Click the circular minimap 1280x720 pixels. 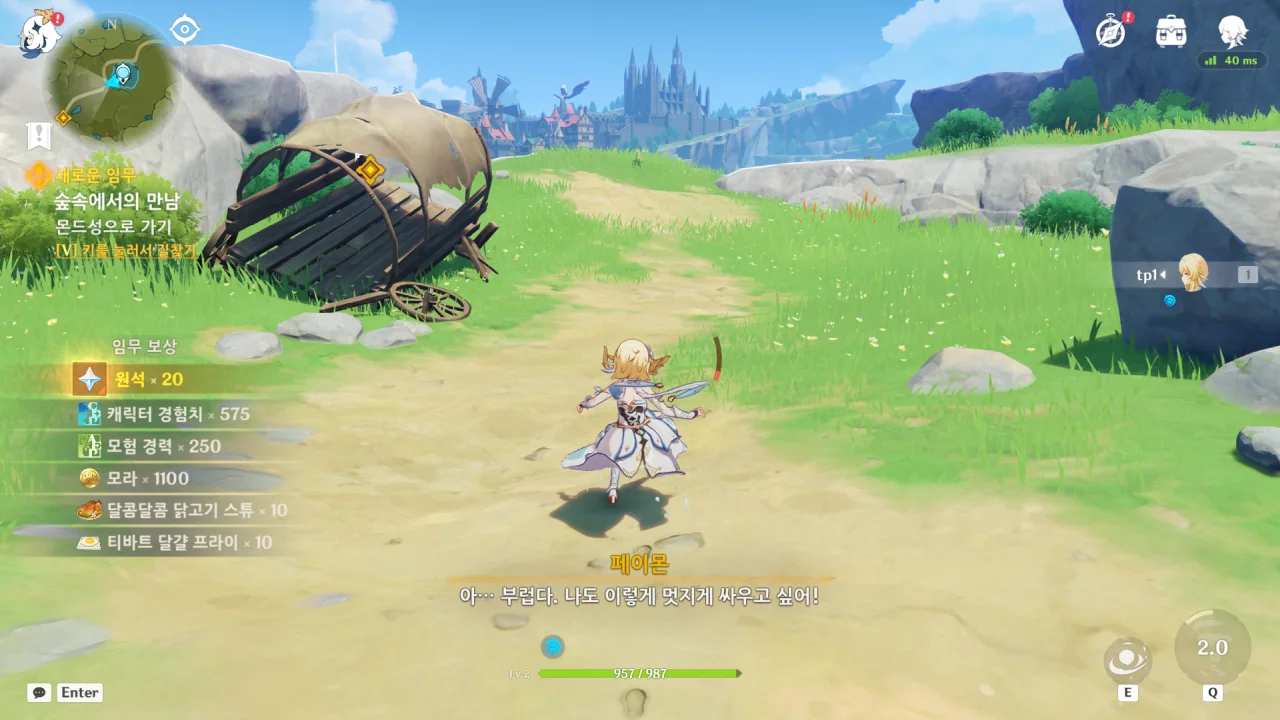tap(111, 81)
